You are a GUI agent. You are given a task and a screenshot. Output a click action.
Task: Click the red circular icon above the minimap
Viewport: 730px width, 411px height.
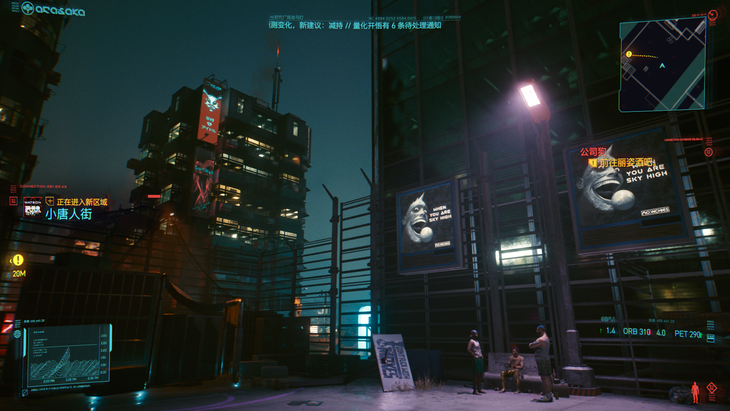[713, 17]
